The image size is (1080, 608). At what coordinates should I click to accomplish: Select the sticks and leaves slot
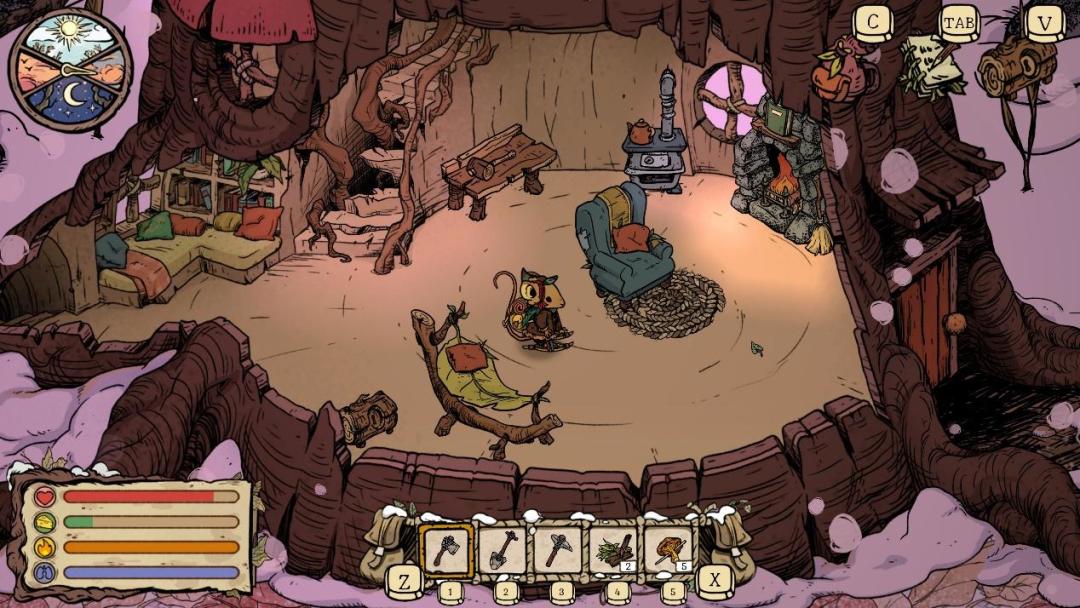[613, 550]
